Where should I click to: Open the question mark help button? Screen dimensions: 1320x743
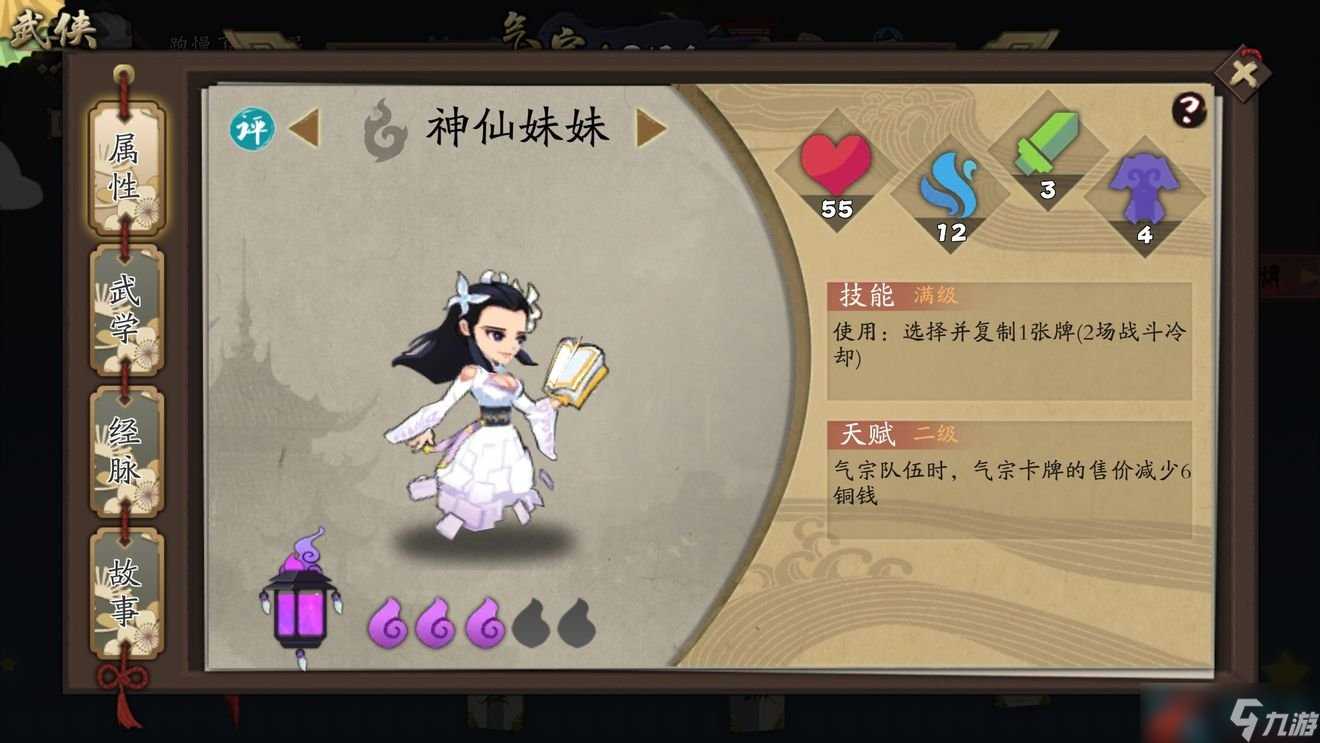(x=1188, y=110)
